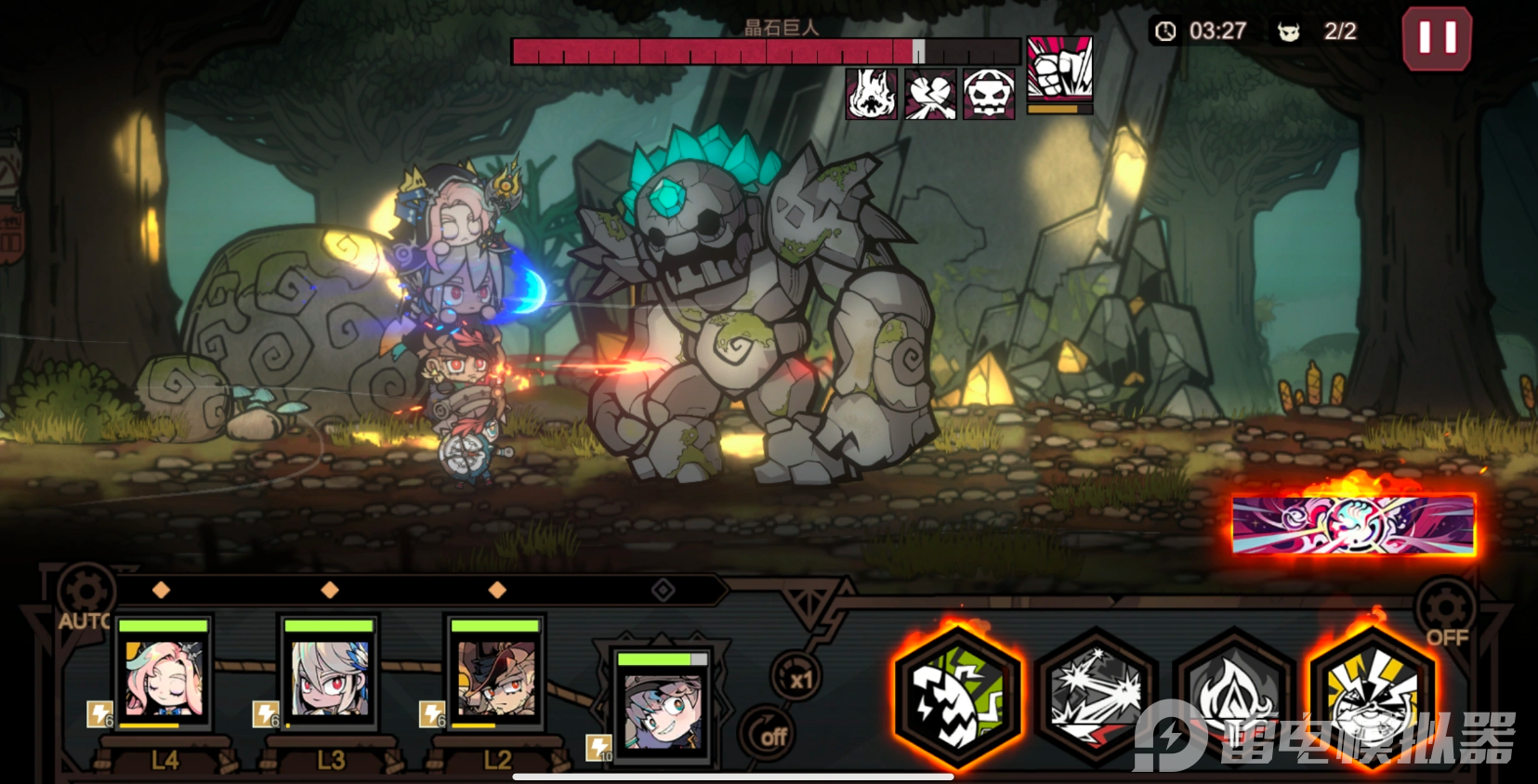
Task: Toggle the round 'off' arrow button
Action: [769, 735]
